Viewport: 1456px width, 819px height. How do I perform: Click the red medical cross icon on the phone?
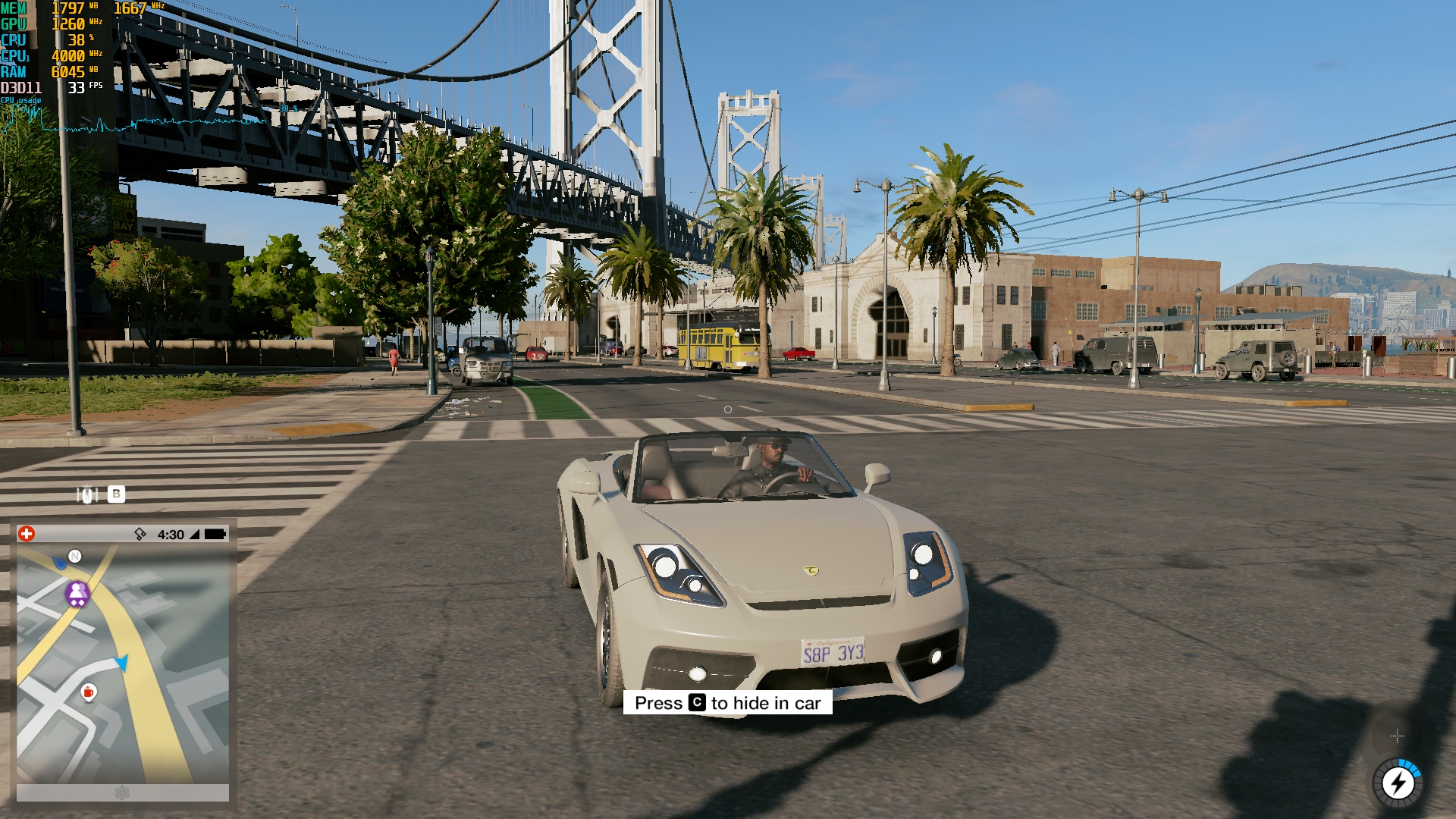tap(27, 534)
